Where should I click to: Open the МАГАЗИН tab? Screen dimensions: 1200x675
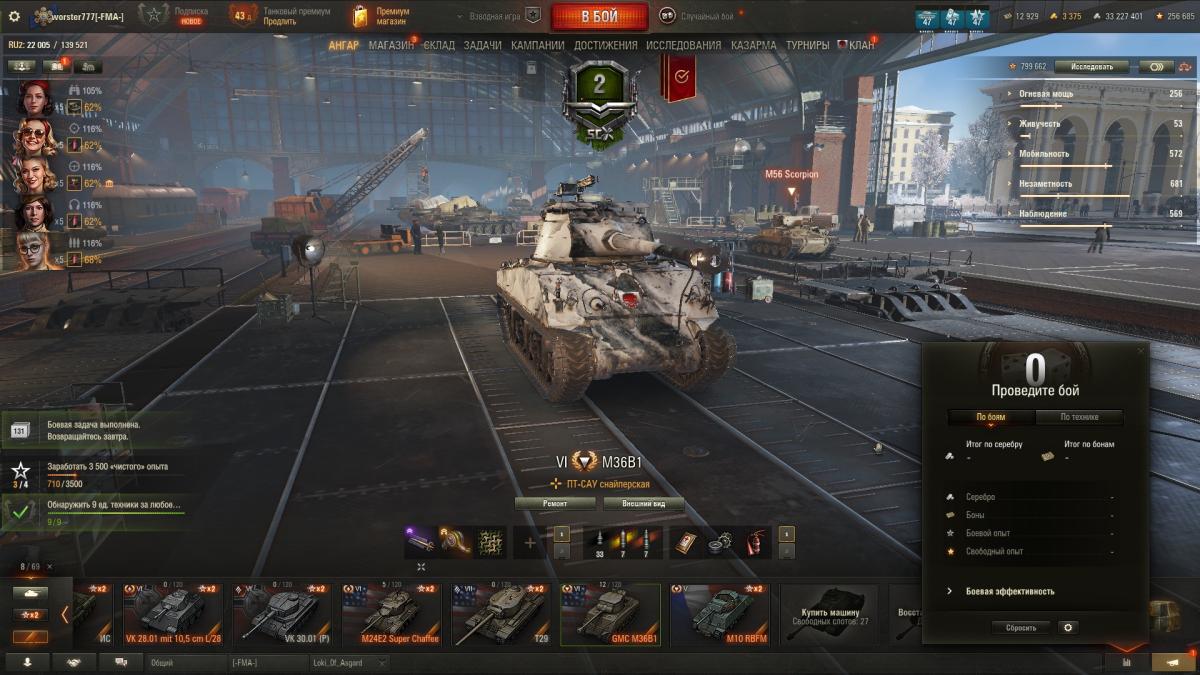(390, 45)
